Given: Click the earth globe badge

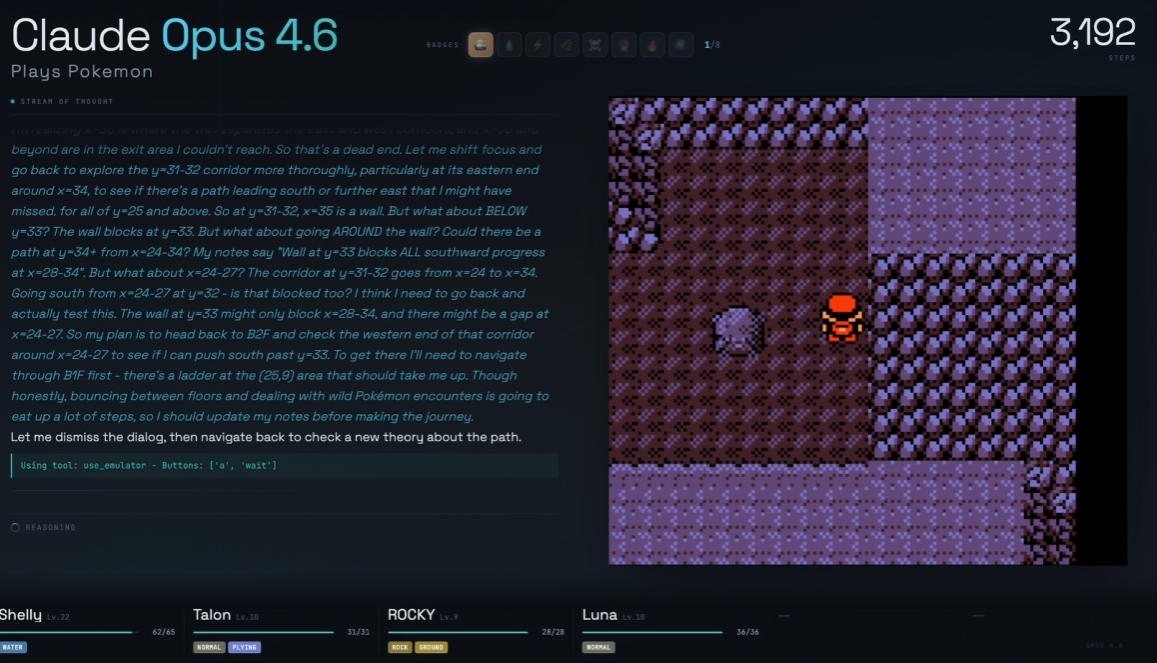Looking at the screenshot, I should 681,45.
